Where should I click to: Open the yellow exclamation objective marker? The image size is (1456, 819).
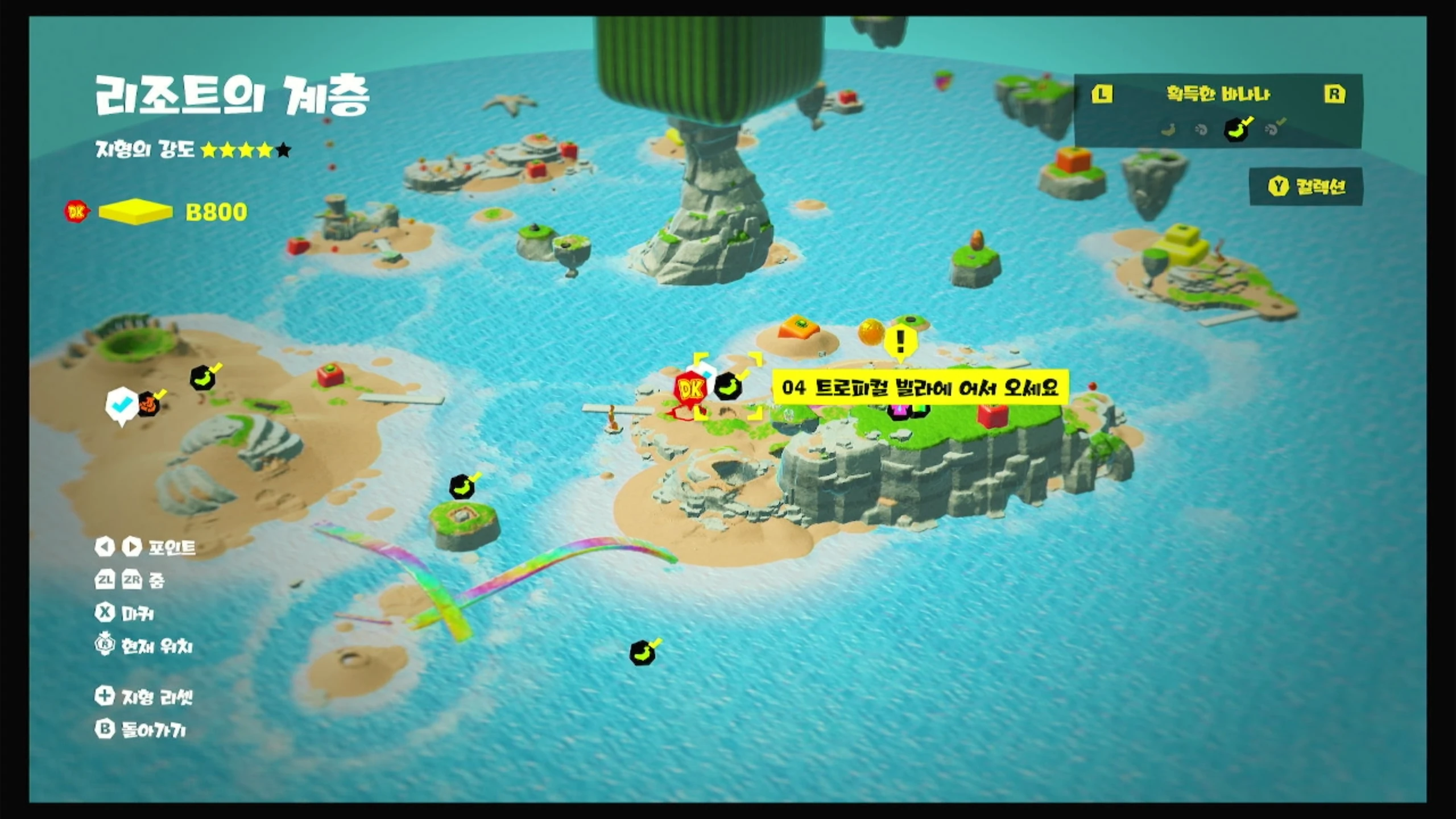coord(900,342)
